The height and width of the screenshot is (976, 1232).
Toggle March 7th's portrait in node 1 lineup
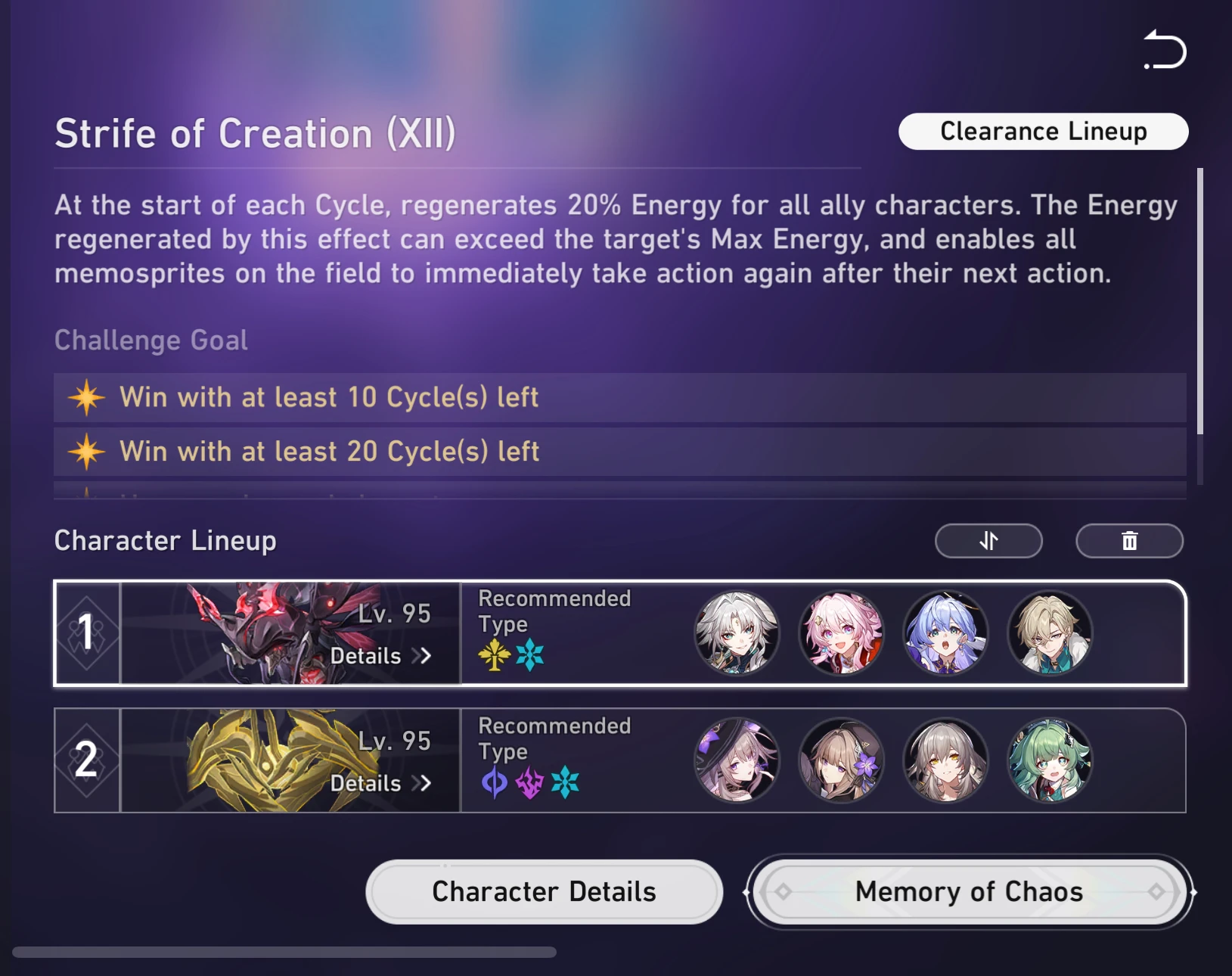coord(841,633)
